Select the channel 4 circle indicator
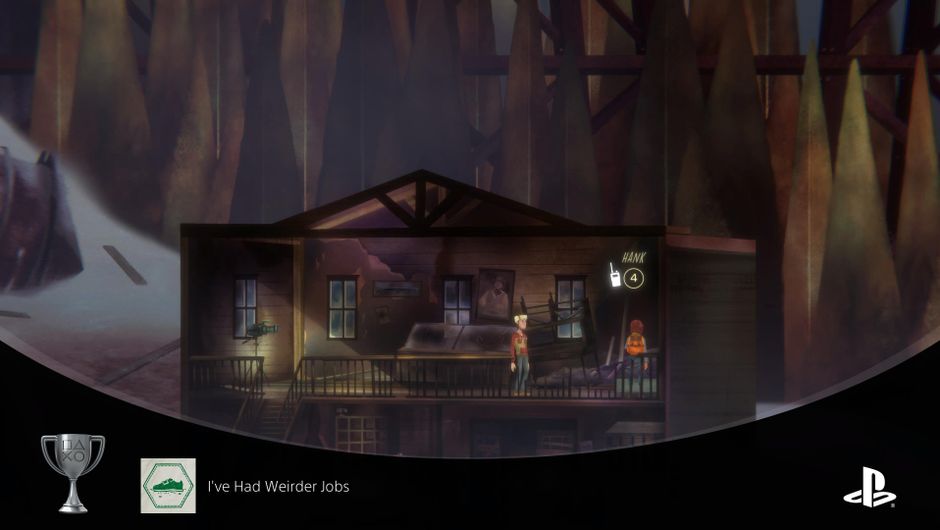Viewport: 940px width, 530px height. click(x=634, y=276)
